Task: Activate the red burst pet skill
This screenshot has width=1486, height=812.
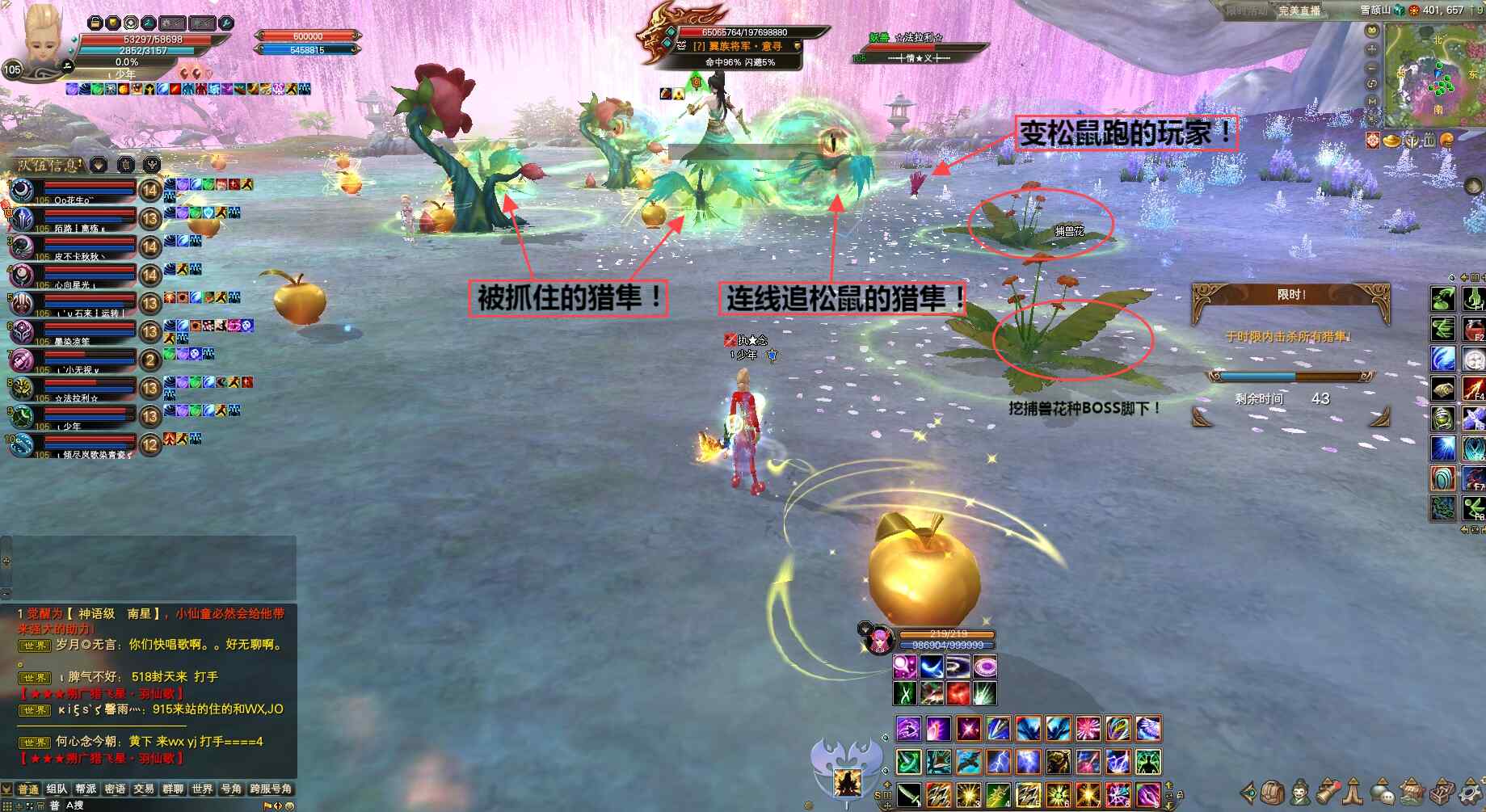Action: pos(958,693)
